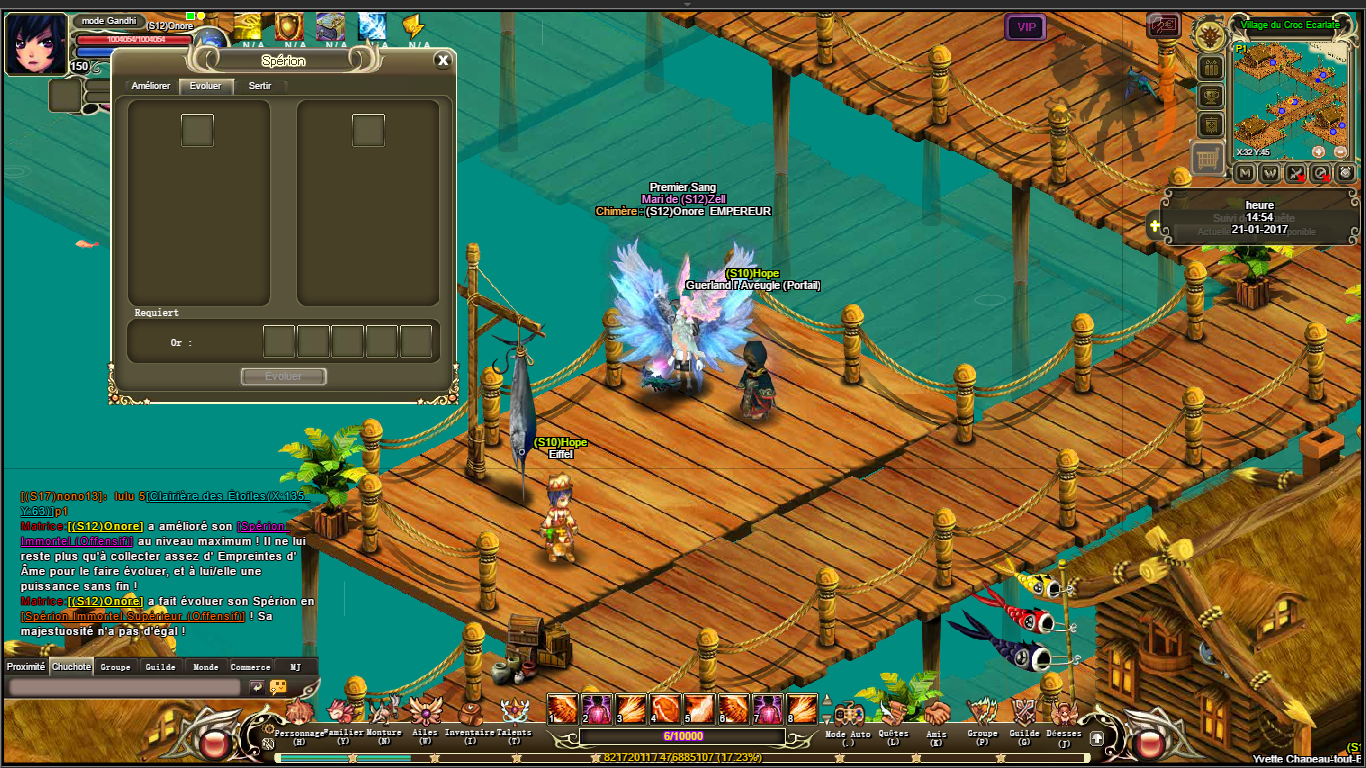Open the VIP menu
This screenshot has height=768, width=1366.
(x=1026, y=27)
